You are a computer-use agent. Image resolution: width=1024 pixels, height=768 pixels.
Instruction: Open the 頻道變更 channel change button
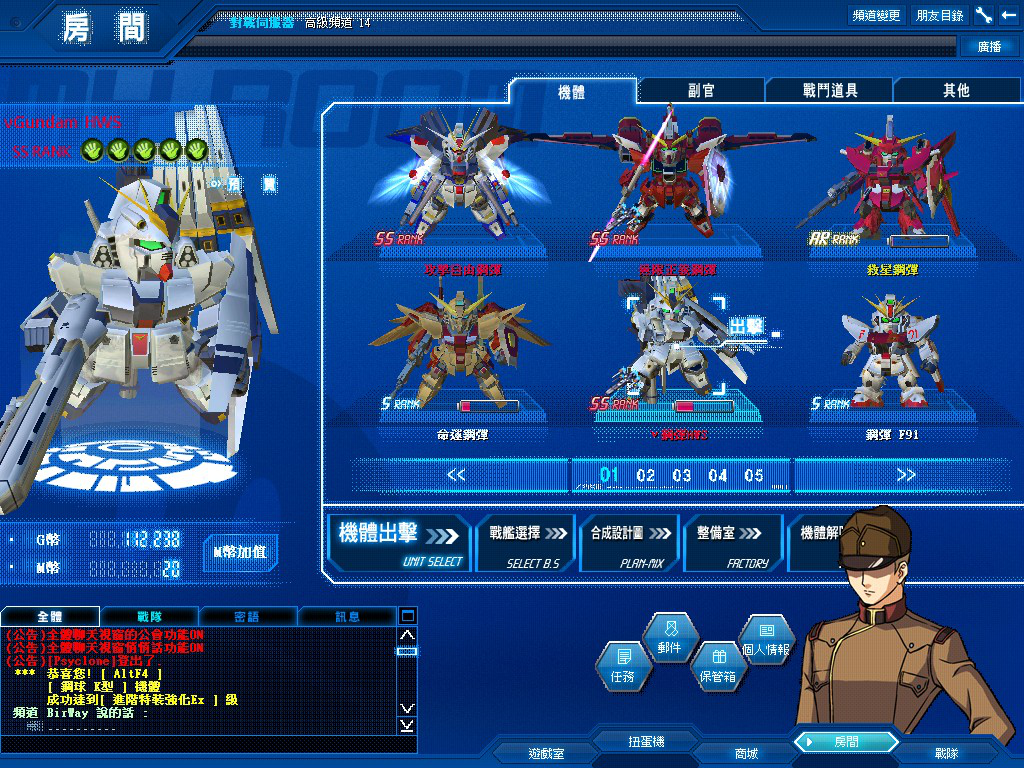876,15
